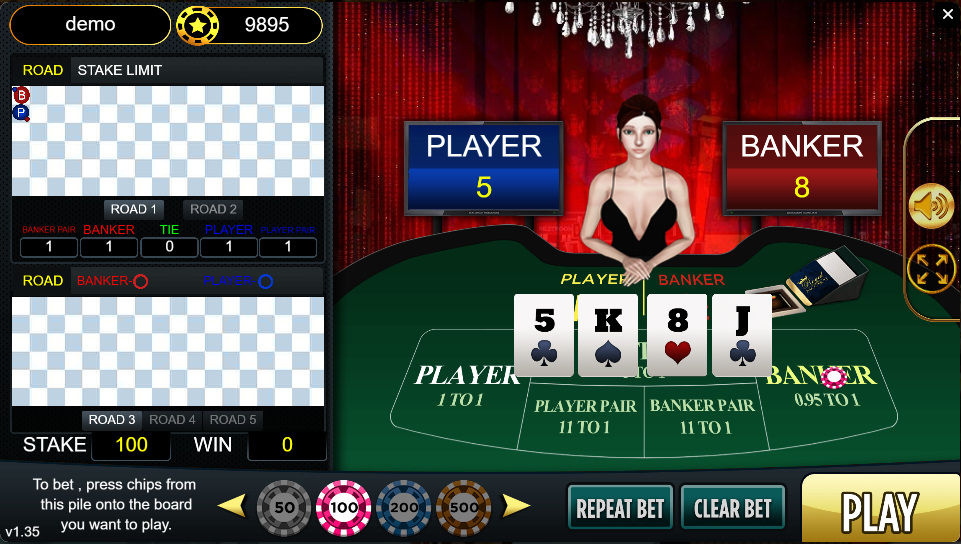This screenshot has height=544, width=961.
Task: View the ROAD 5 tab
Action: pos(233,420)
